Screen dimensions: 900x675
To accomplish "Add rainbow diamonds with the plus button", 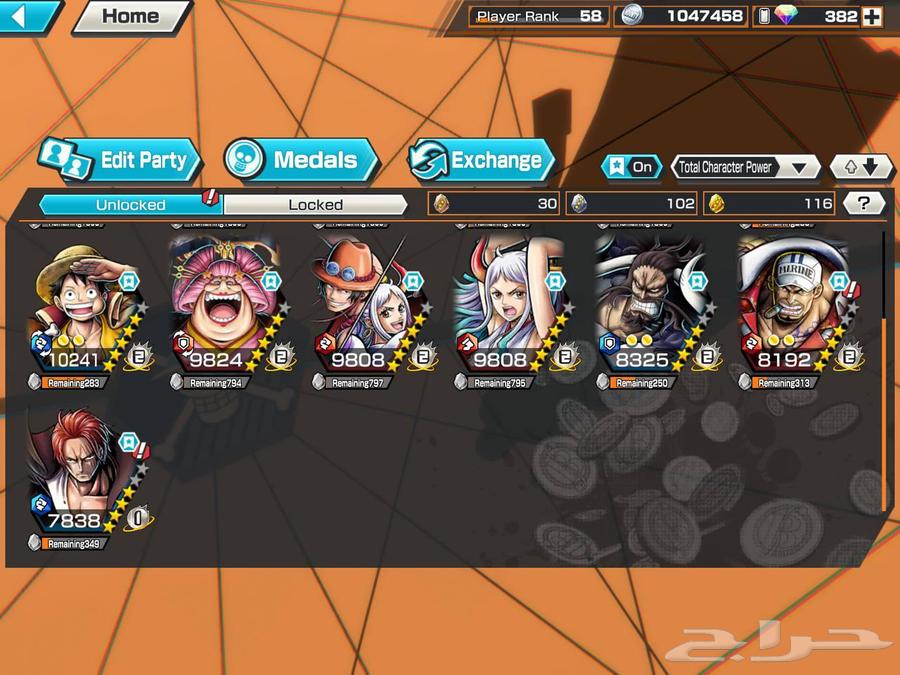I will pyautogui.click(x=872, y=16).
